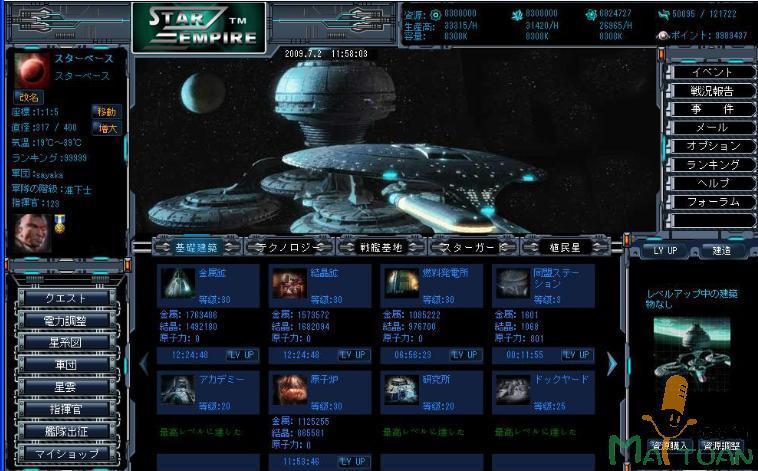Image resolution: width=758 pixels, height=471 pixels.
Task: Select the 軍団 legion menu entry
Action: click(x=67, y=364)
